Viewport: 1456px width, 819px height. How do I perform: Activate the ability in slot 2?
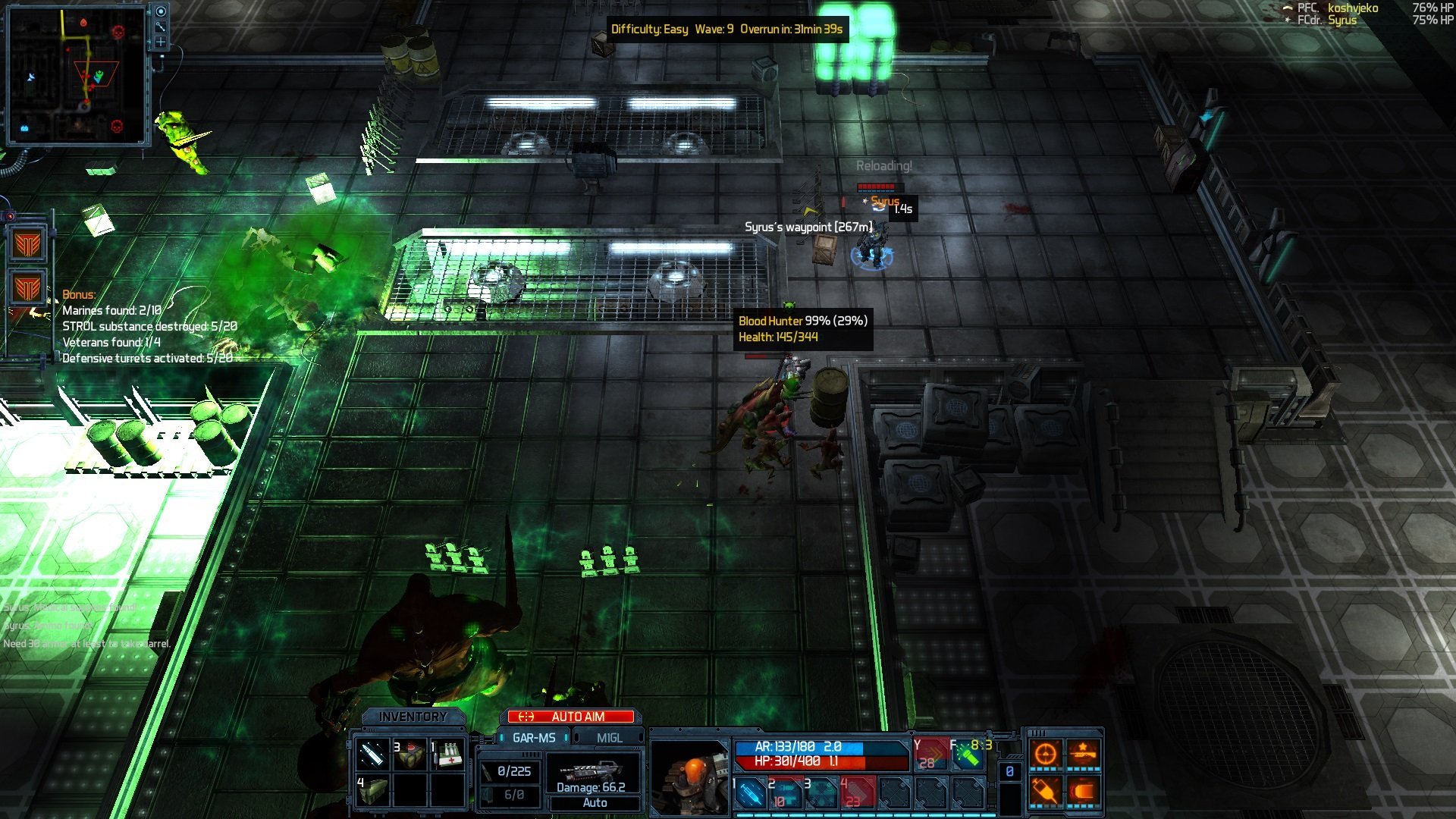[x=786, y=793]
